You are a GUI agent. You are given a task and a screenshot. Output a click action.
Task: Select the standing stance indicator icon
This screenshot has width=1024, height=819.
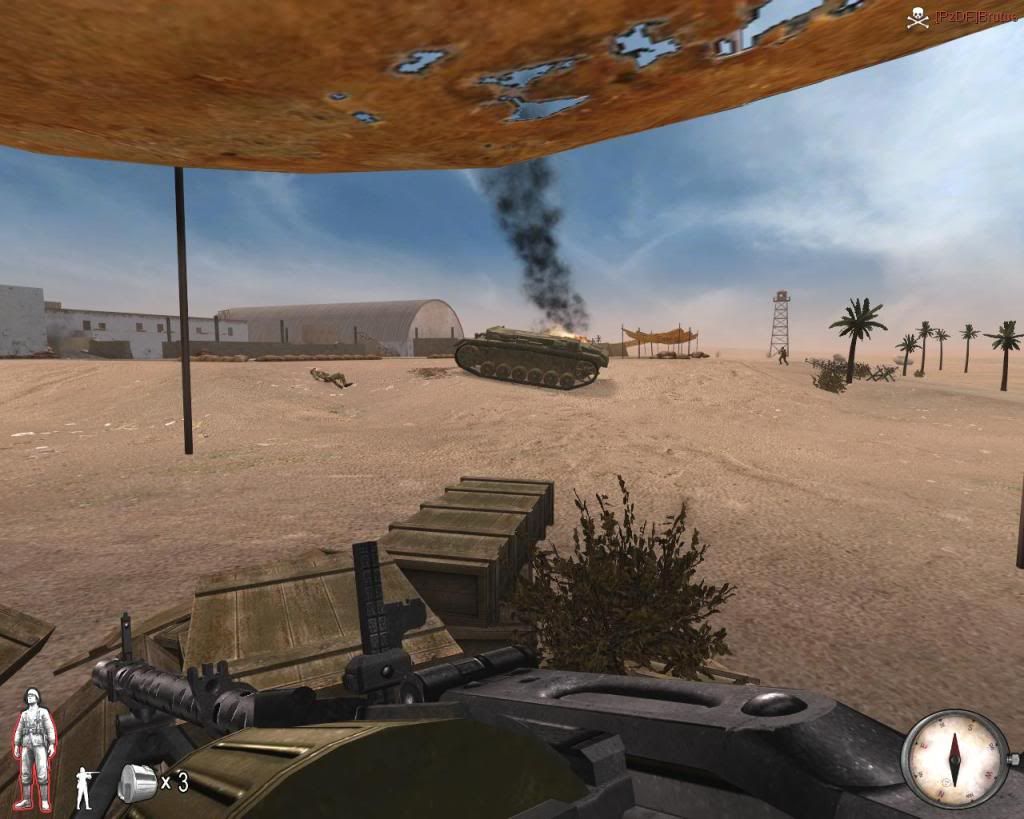point(85,787)
